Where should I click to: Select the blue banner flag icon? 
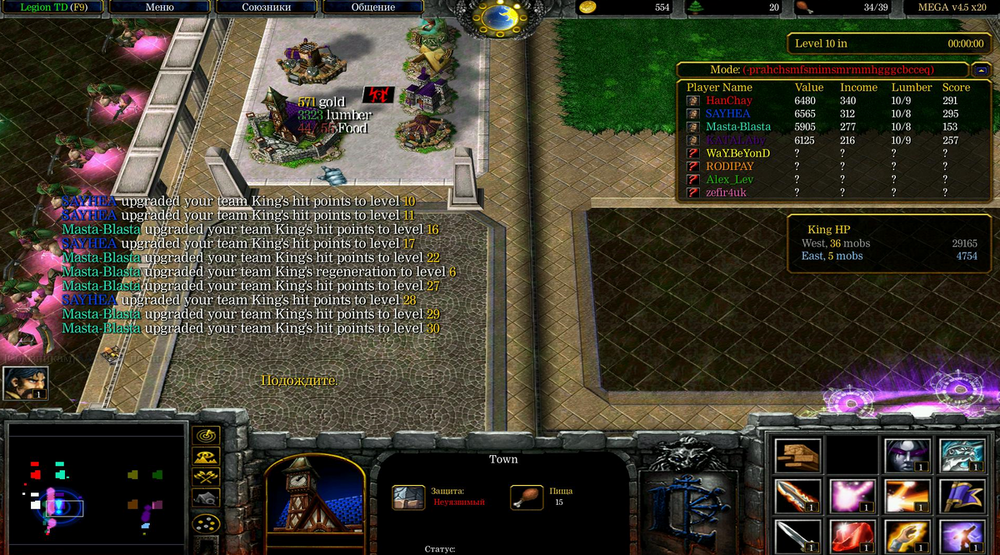coord(960,496)
